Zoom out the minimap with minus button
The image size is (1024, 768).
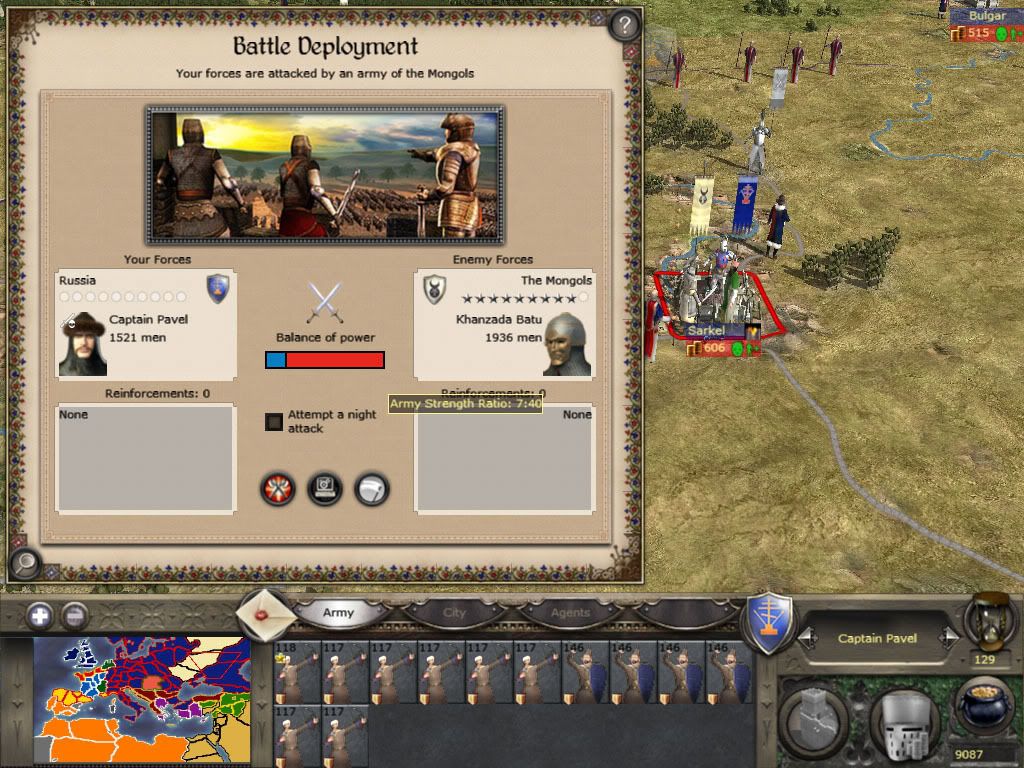74,616
